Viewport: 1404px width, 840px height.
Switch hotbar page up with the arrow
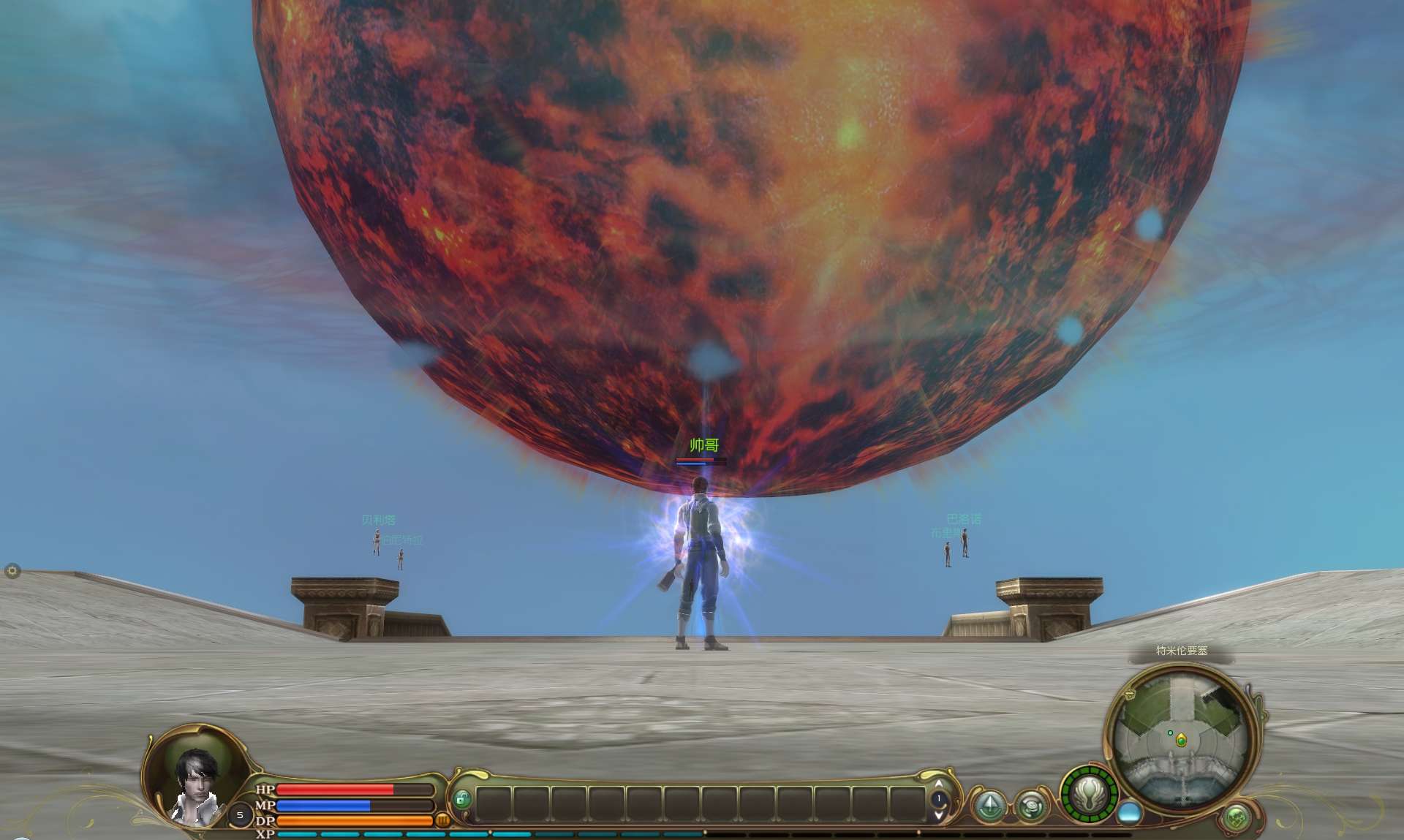pyautogui.click(x=939, y=784)
